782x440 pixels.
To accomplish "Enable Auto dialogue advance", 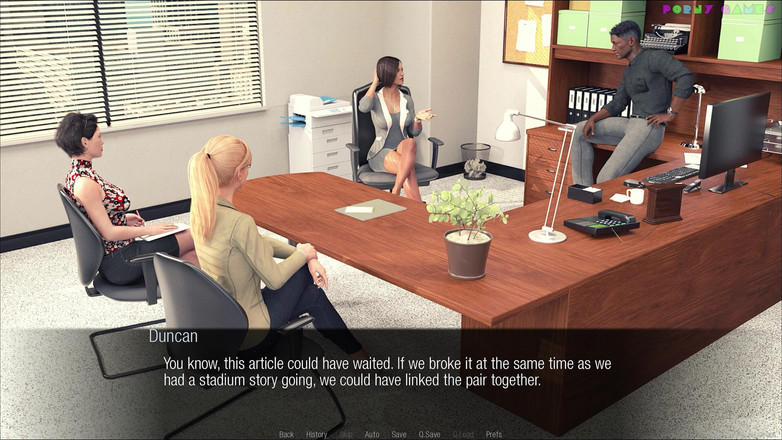I will (x=372, y=434).
